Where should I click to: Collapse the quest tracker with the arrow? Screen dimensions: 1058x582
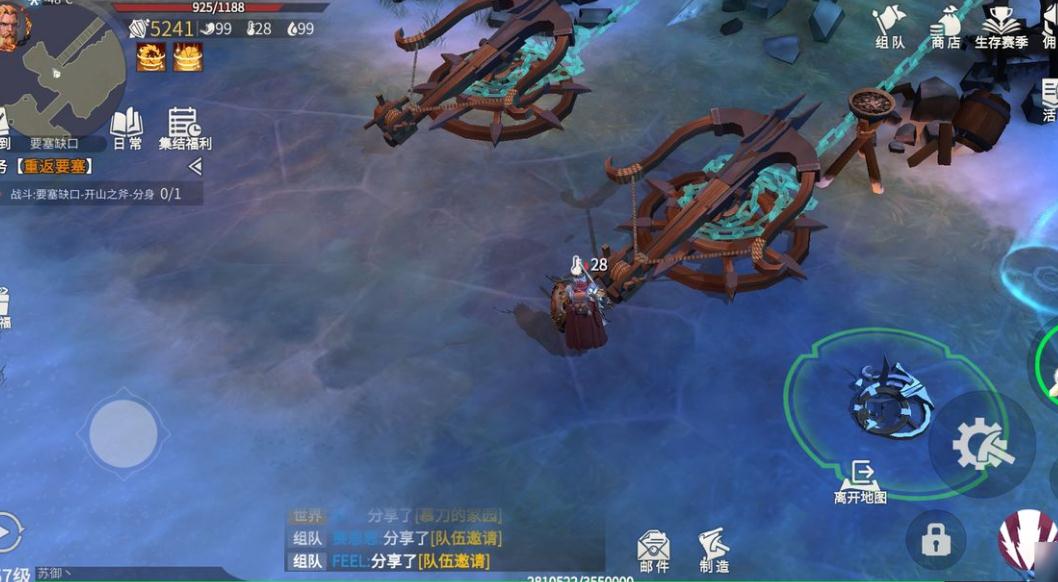coord(195,166)
